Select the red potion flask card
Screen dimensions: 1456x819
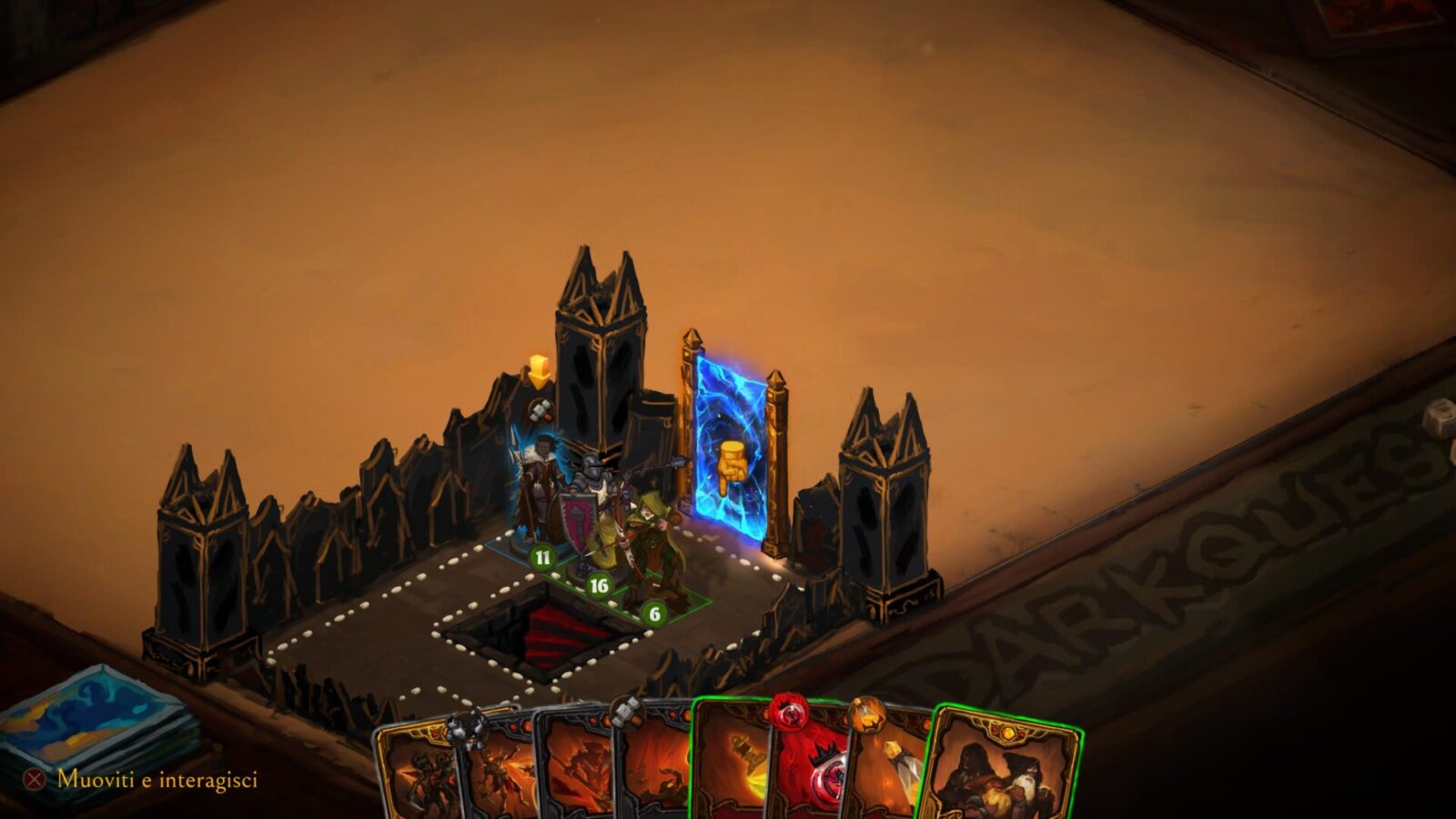click(x=810, y=764)
